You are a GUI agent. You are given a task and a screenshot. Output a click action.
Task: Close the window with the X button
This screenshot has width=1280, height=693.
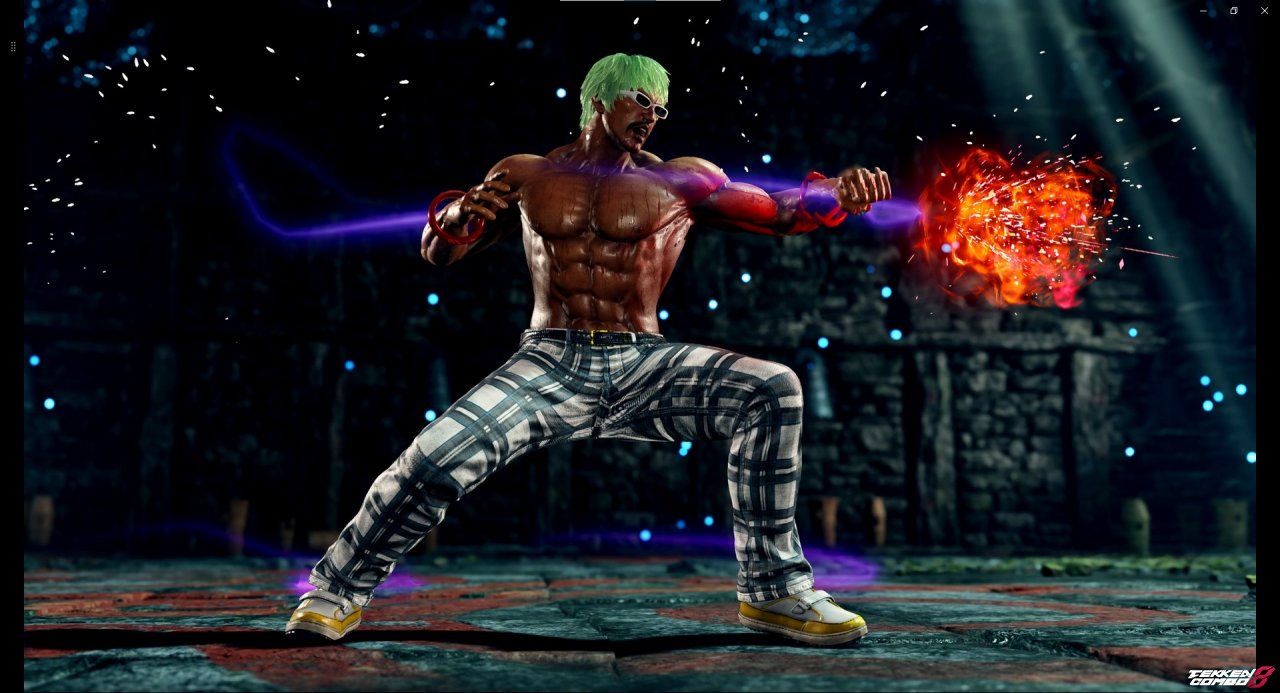point(1264,10)
